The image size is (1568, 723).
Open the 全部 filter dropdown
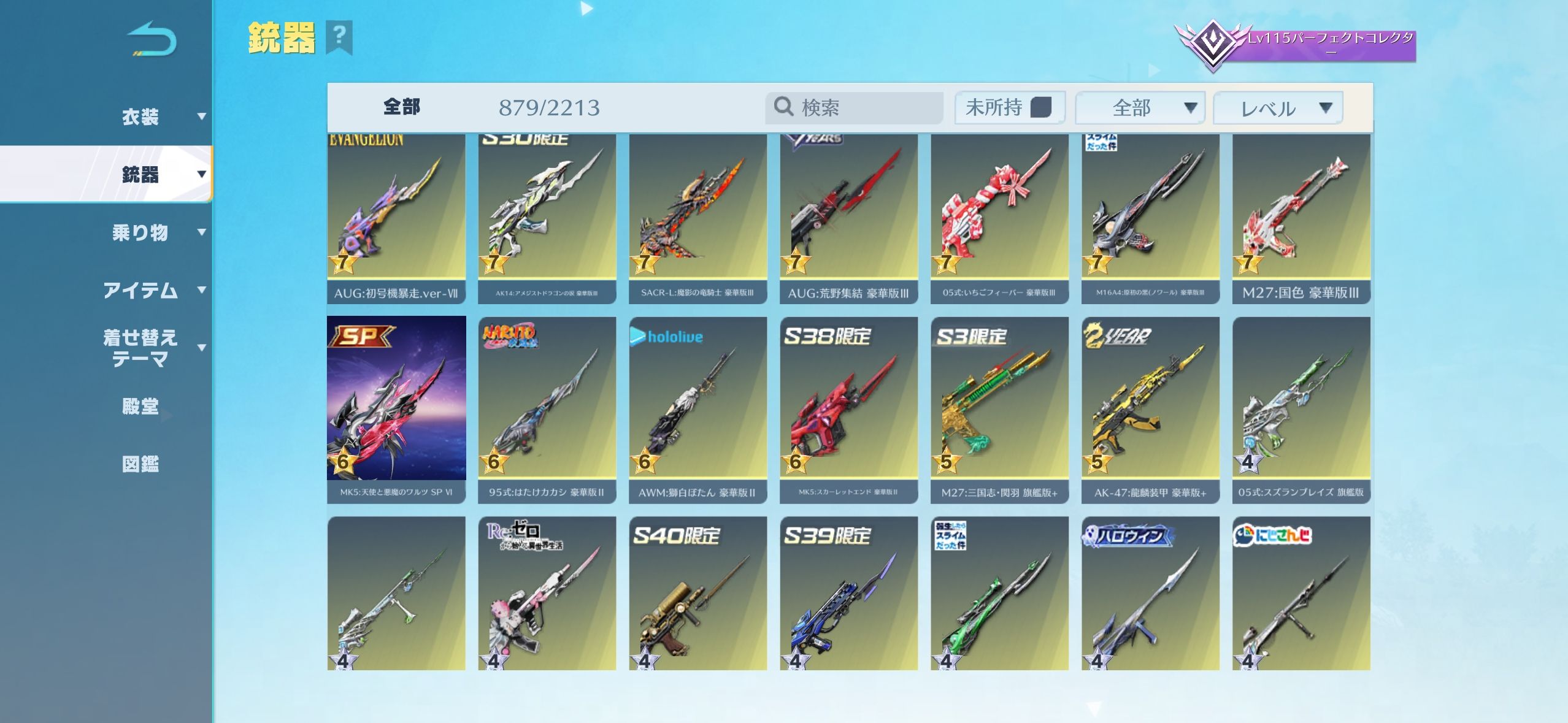click(1140, 108)
